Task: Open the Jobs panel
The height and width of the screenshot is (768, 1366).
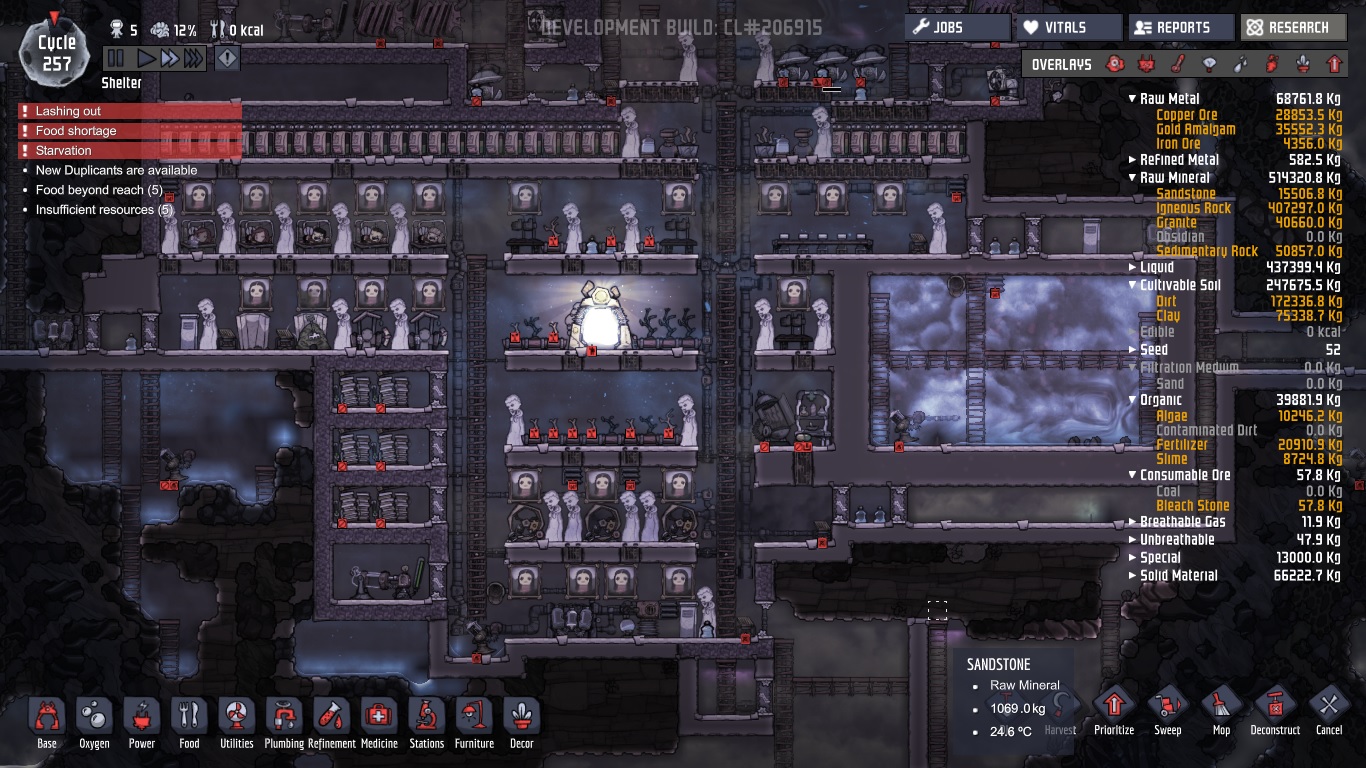Action: [x=957, y=28]
